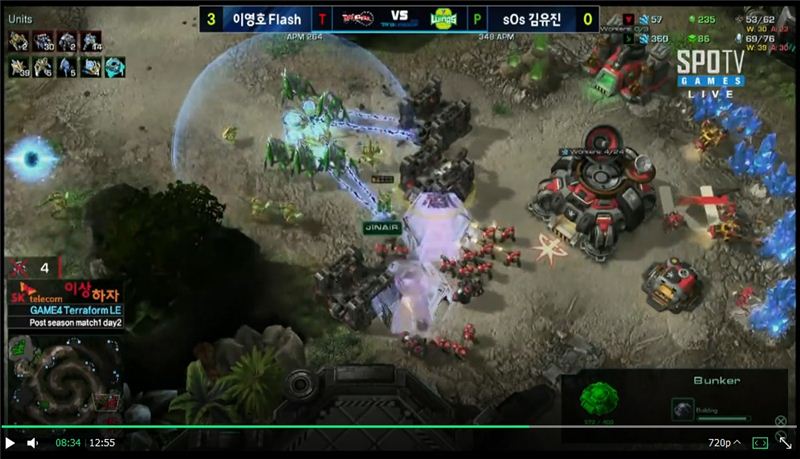Play the video with the play button
Image resolution: width=800 pixels, height=459 pixels.
pyautogui.click(x=10, y=442)
